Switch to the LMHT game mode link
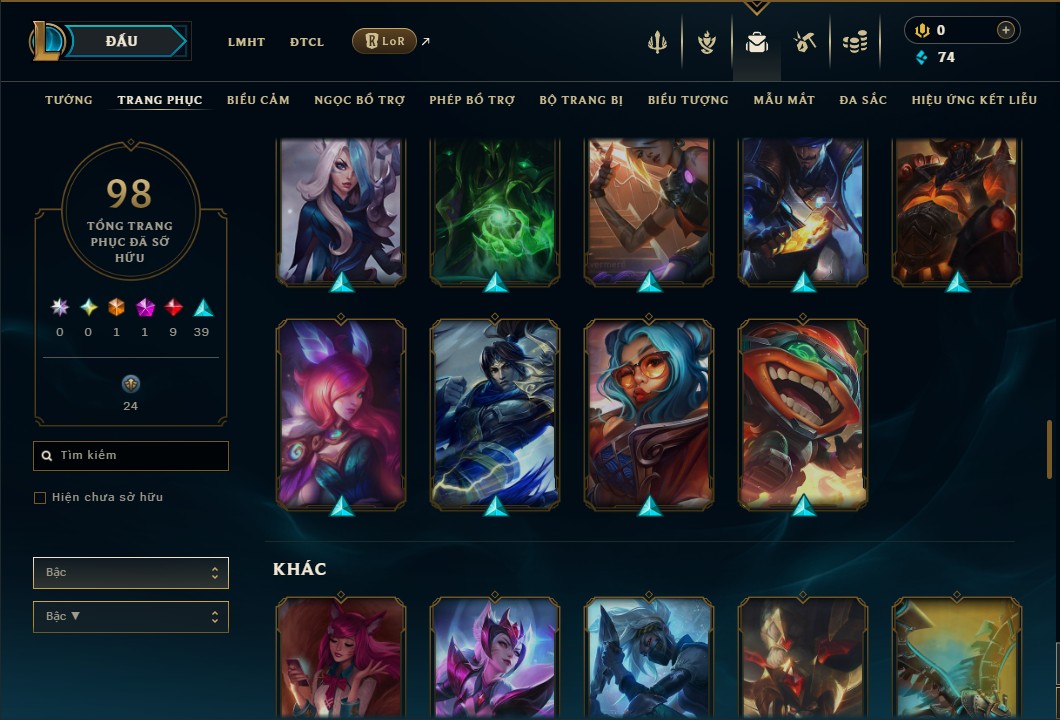 tap(246, 42)
